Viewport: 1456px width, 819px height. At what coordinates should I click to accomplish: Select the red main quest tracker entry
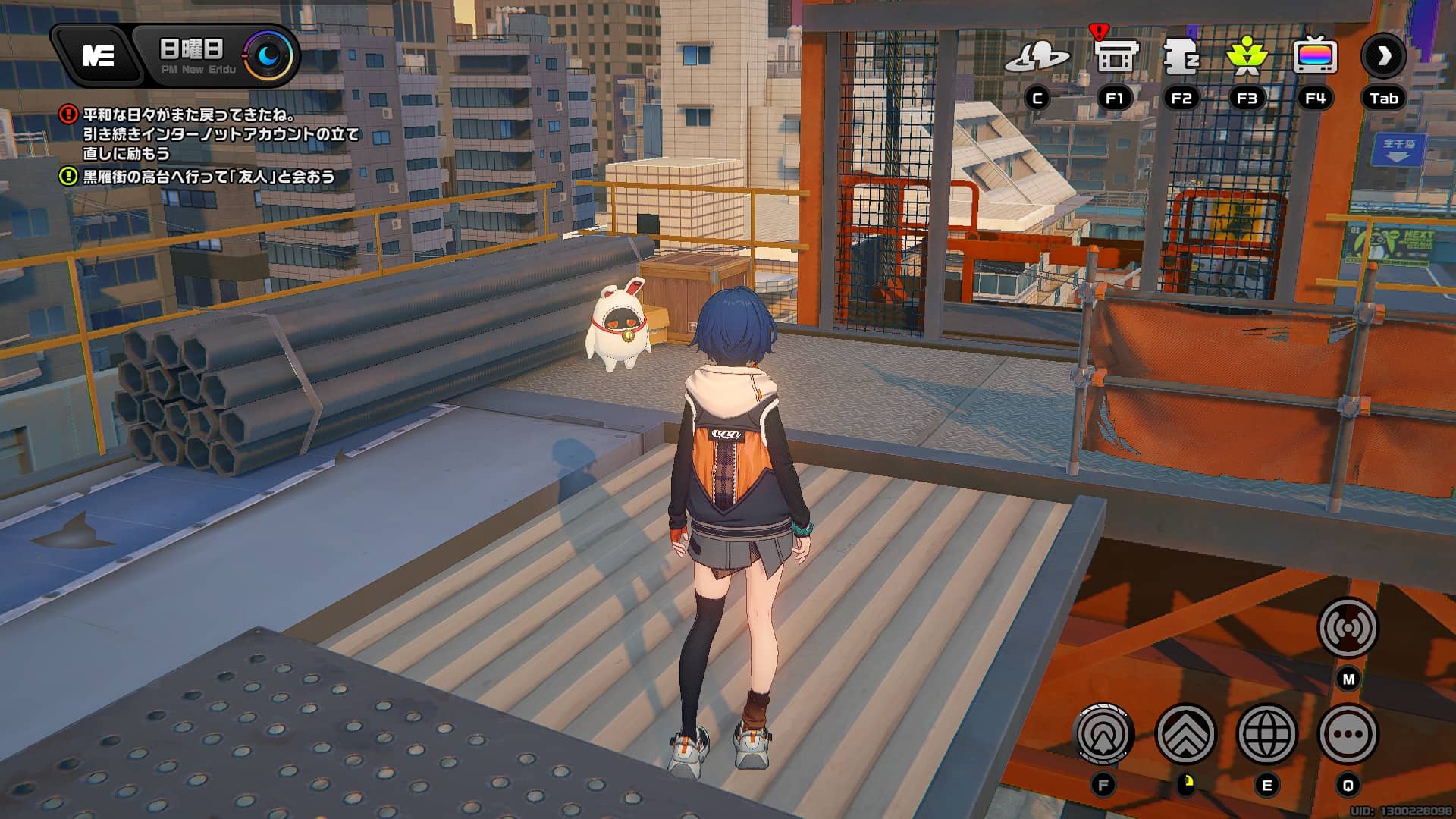(220, 134)
